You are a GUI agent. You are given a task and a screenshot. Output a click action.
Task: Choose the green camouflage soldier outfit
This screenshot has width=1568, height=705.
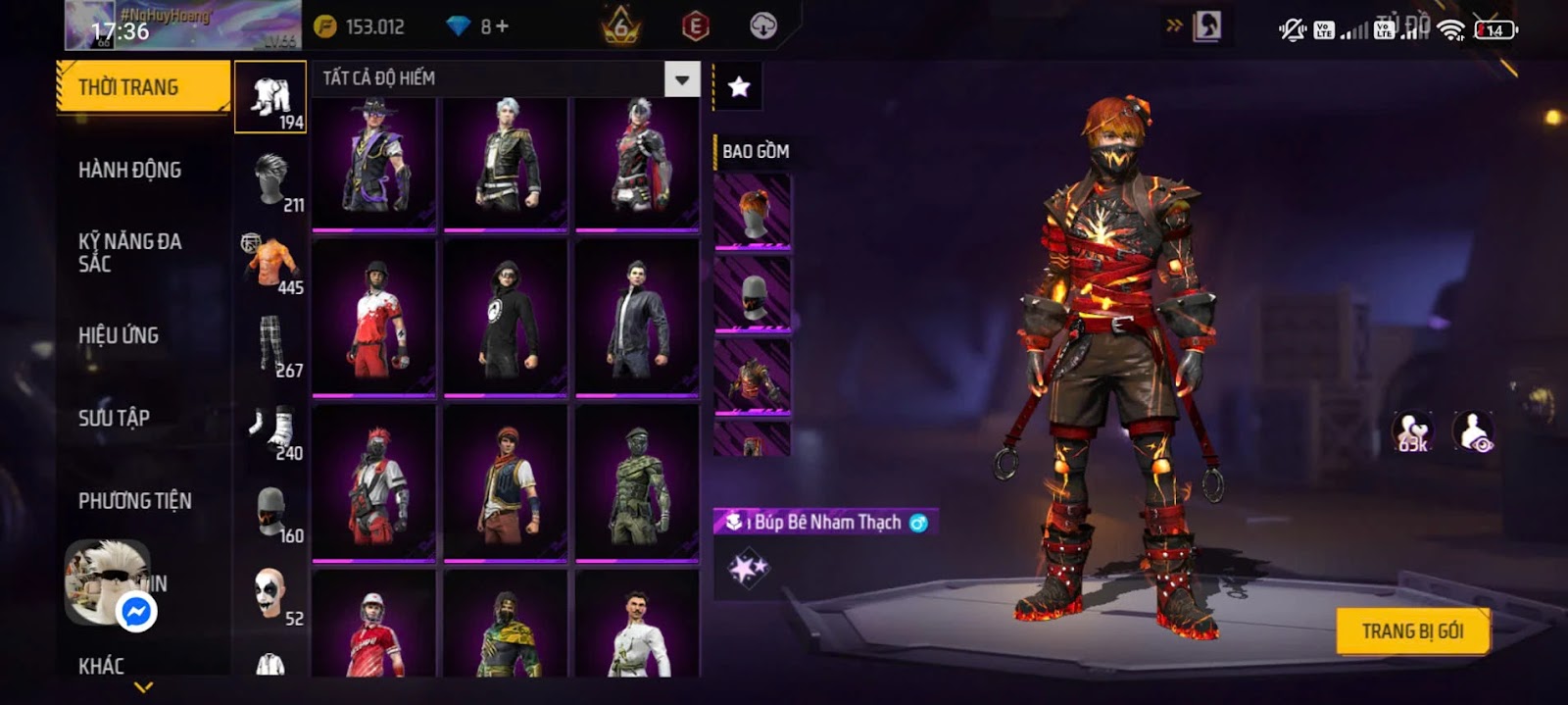[637, 484]
